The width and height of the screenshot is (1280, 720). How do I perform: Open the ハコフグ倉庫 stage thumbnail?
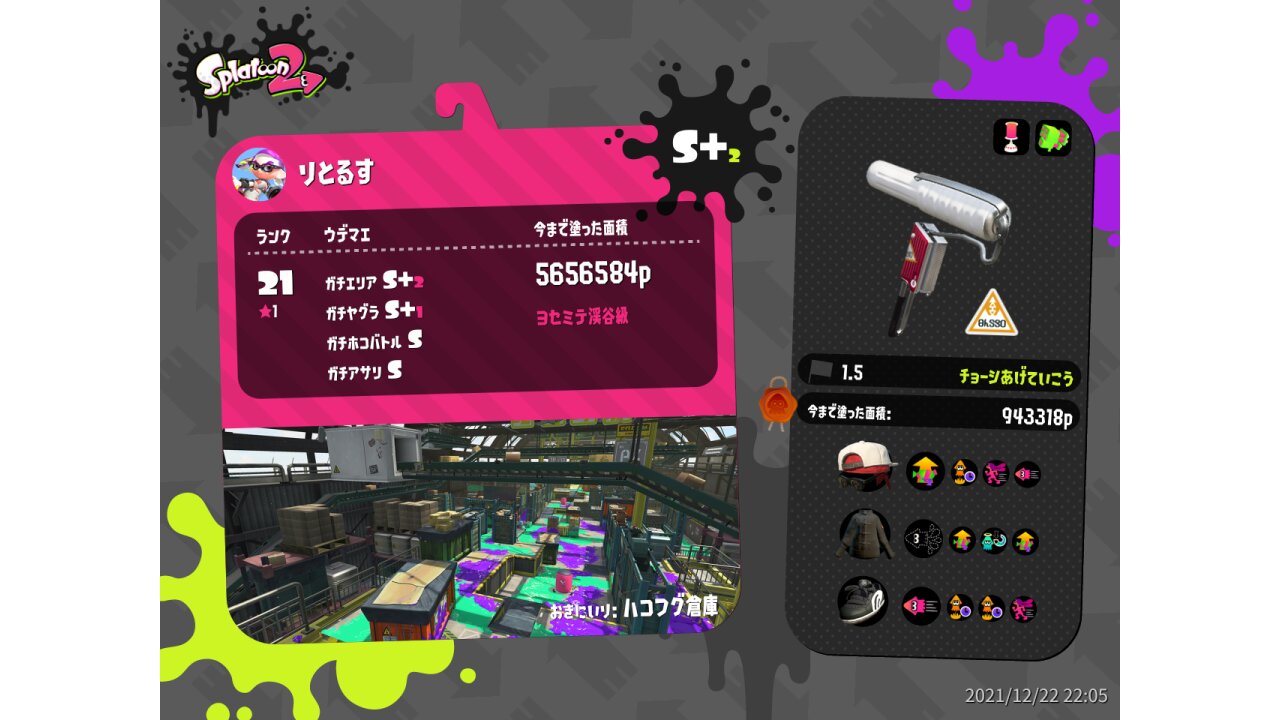pos(480,530)
